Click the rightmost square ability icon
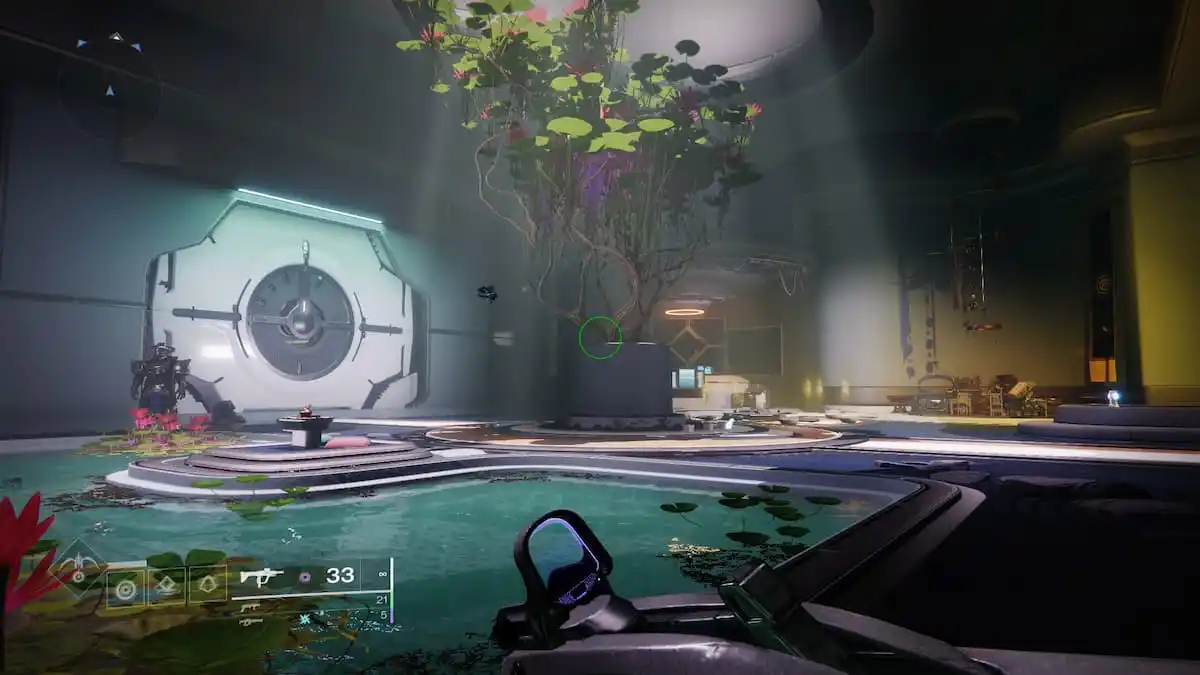 click(x=208, y=584)
